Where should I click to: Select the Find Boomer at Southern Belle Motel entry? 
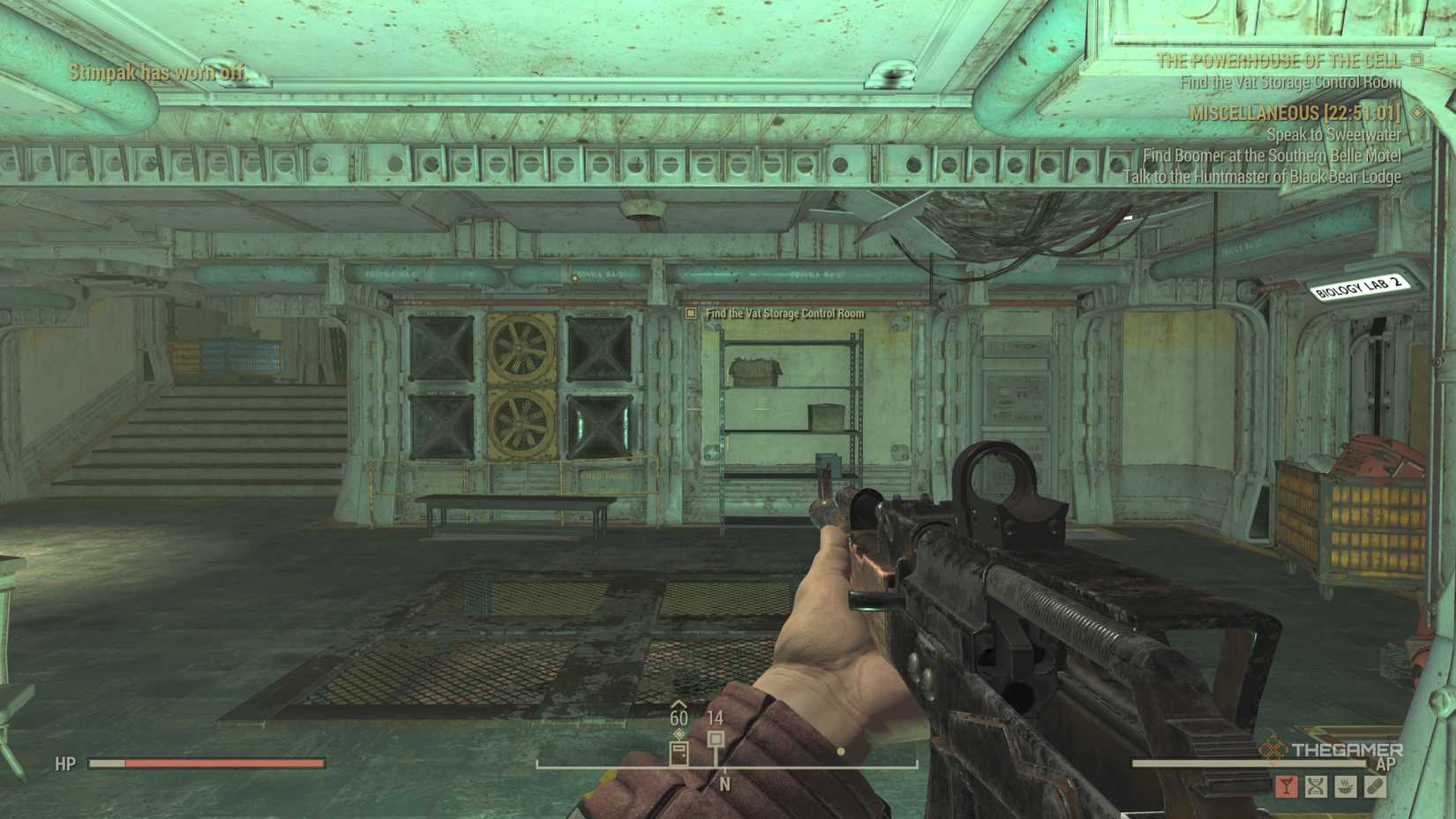click(x=1272, y=155)
